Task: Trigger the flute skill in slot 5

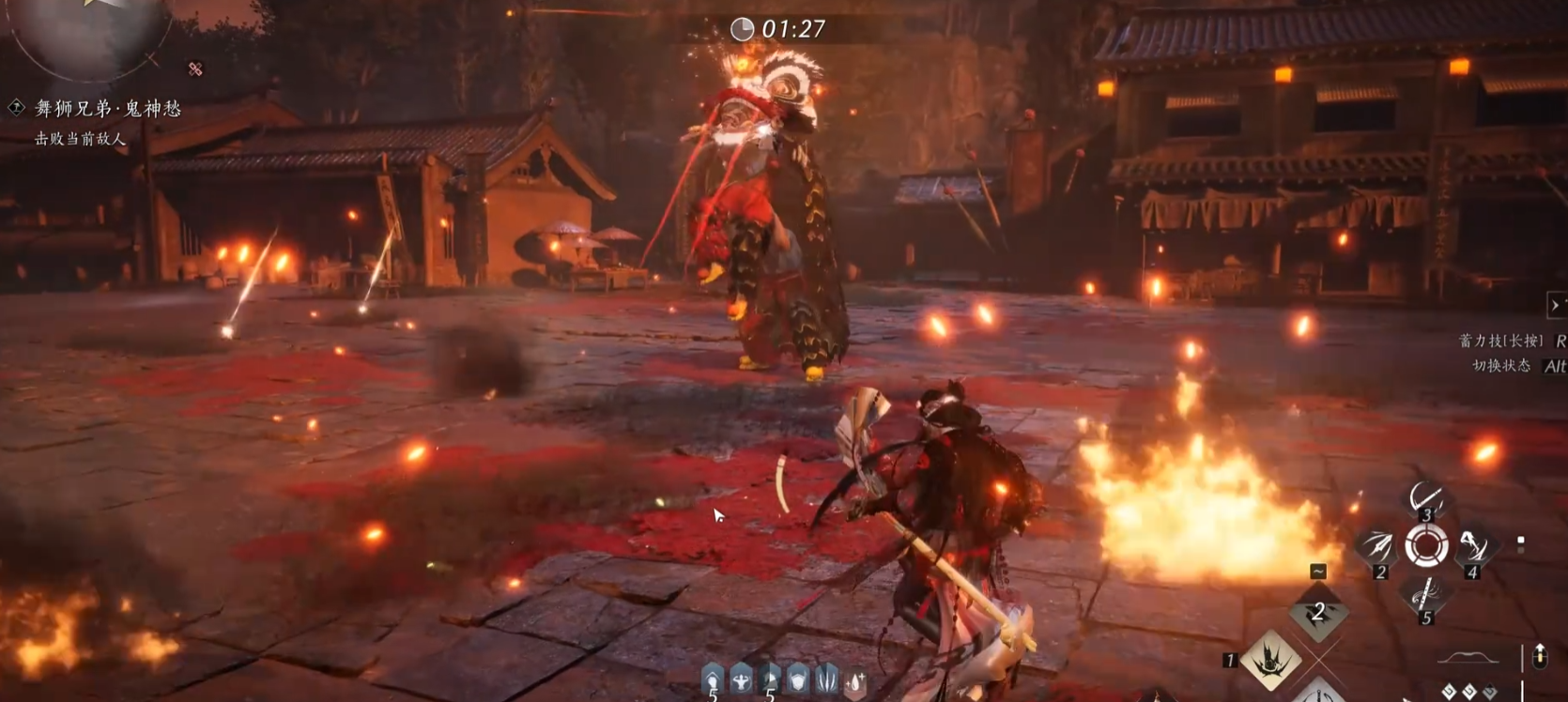Action: [1425, 596]
